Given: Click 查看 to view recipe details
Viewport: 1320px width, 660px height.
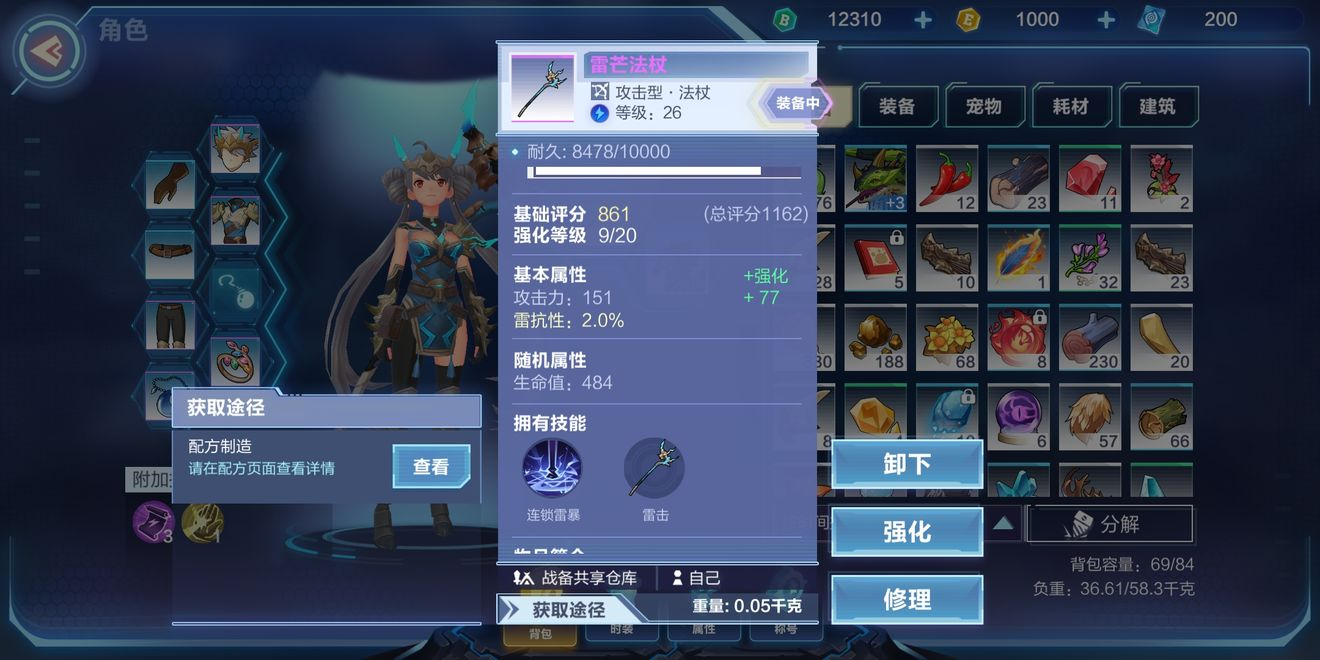Looking at the screenshot, I should pyautogui.click(x=431, y=467).
